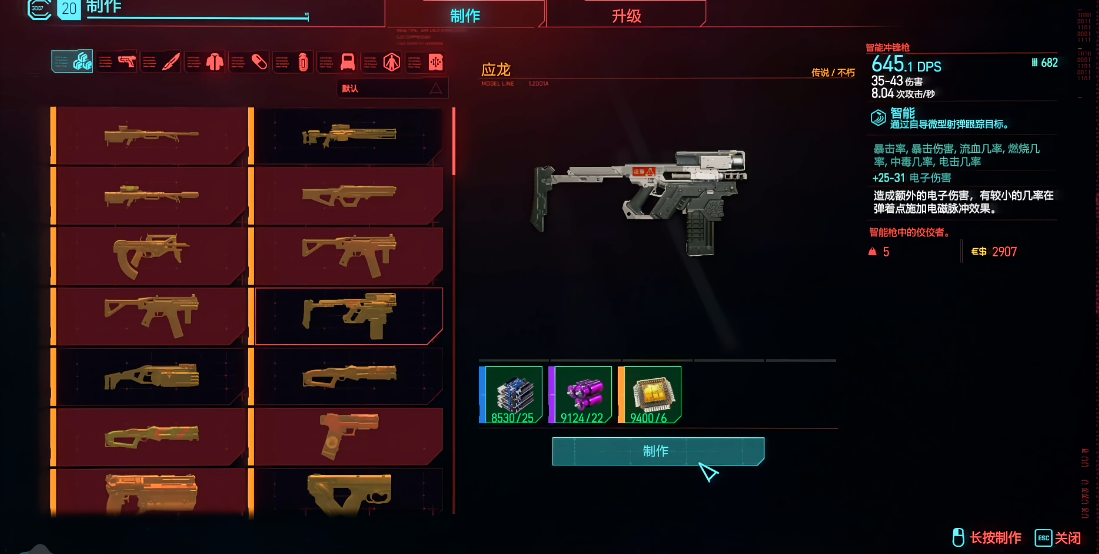This screenshot has height=554, width=1099.
Task: Filter recipes by knife melee icon
Action: pyautogui.click(x=171, y=62)
